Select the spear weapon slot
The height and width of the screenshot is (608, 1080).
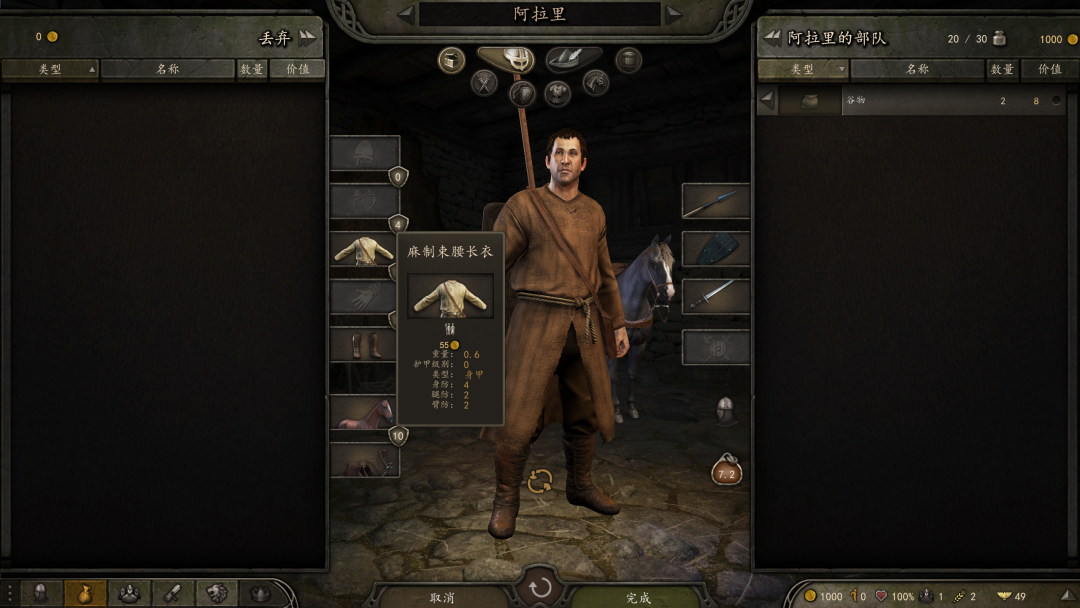coord(716,201)
